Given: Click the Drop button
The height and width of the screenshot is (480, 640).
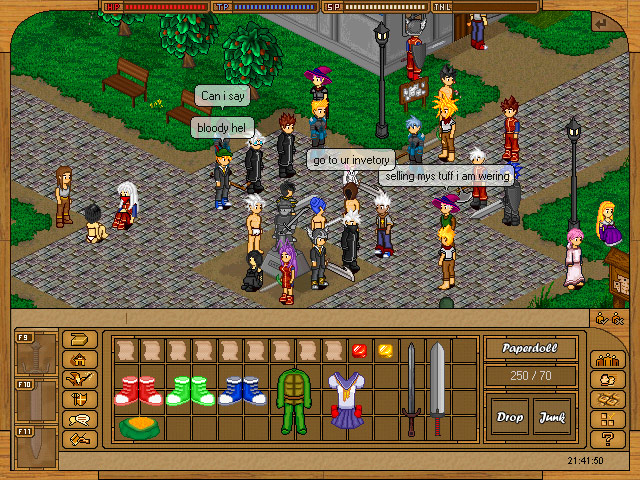Looking at the screenshot, I should [510, 416].
